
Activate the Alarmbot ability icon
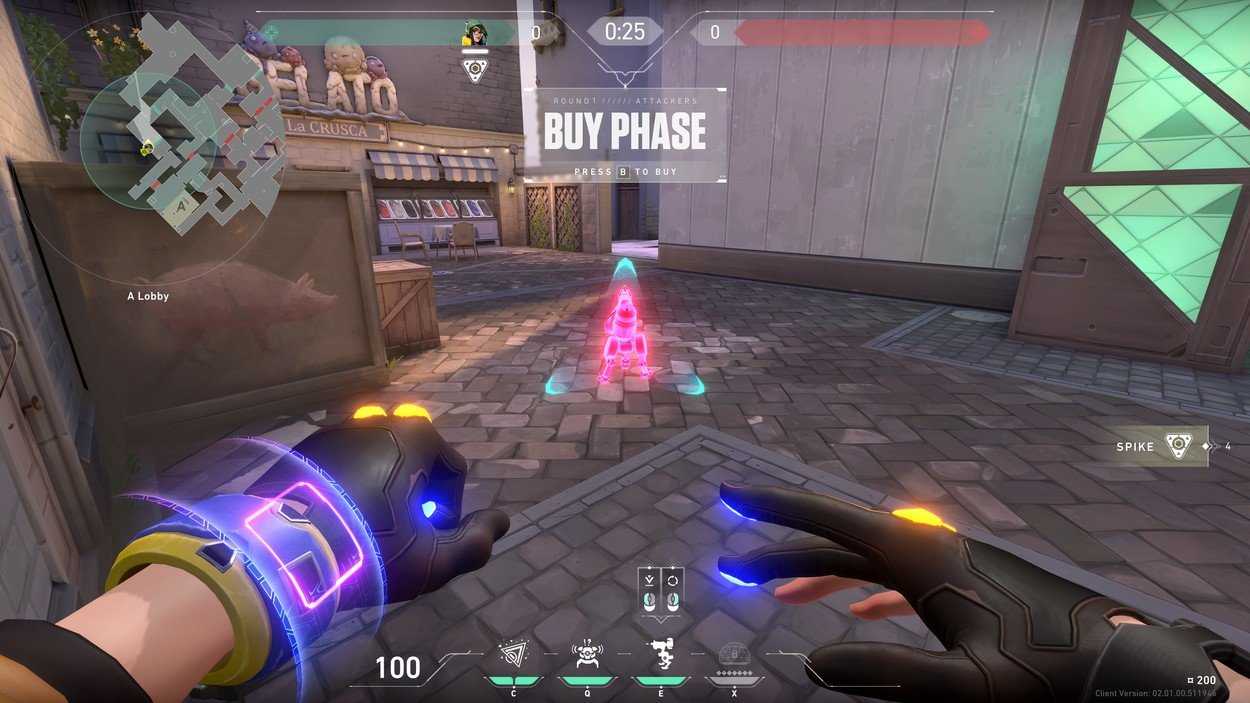(x=587, y=655)
